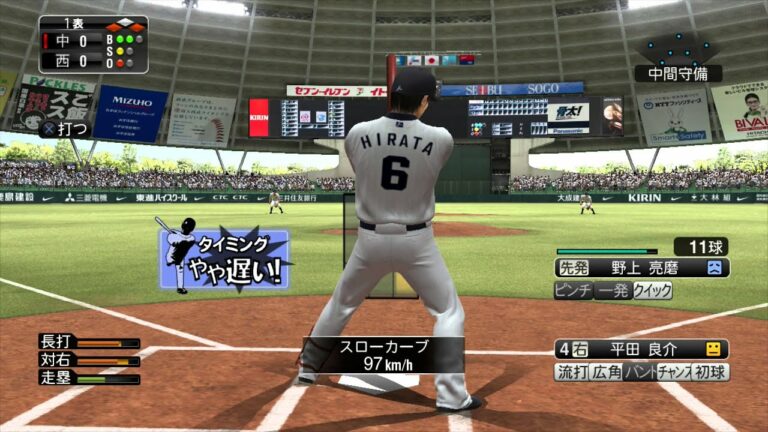
Task: Click the タイミング やや遅い timing feedback box
Action: pos(224,260)
